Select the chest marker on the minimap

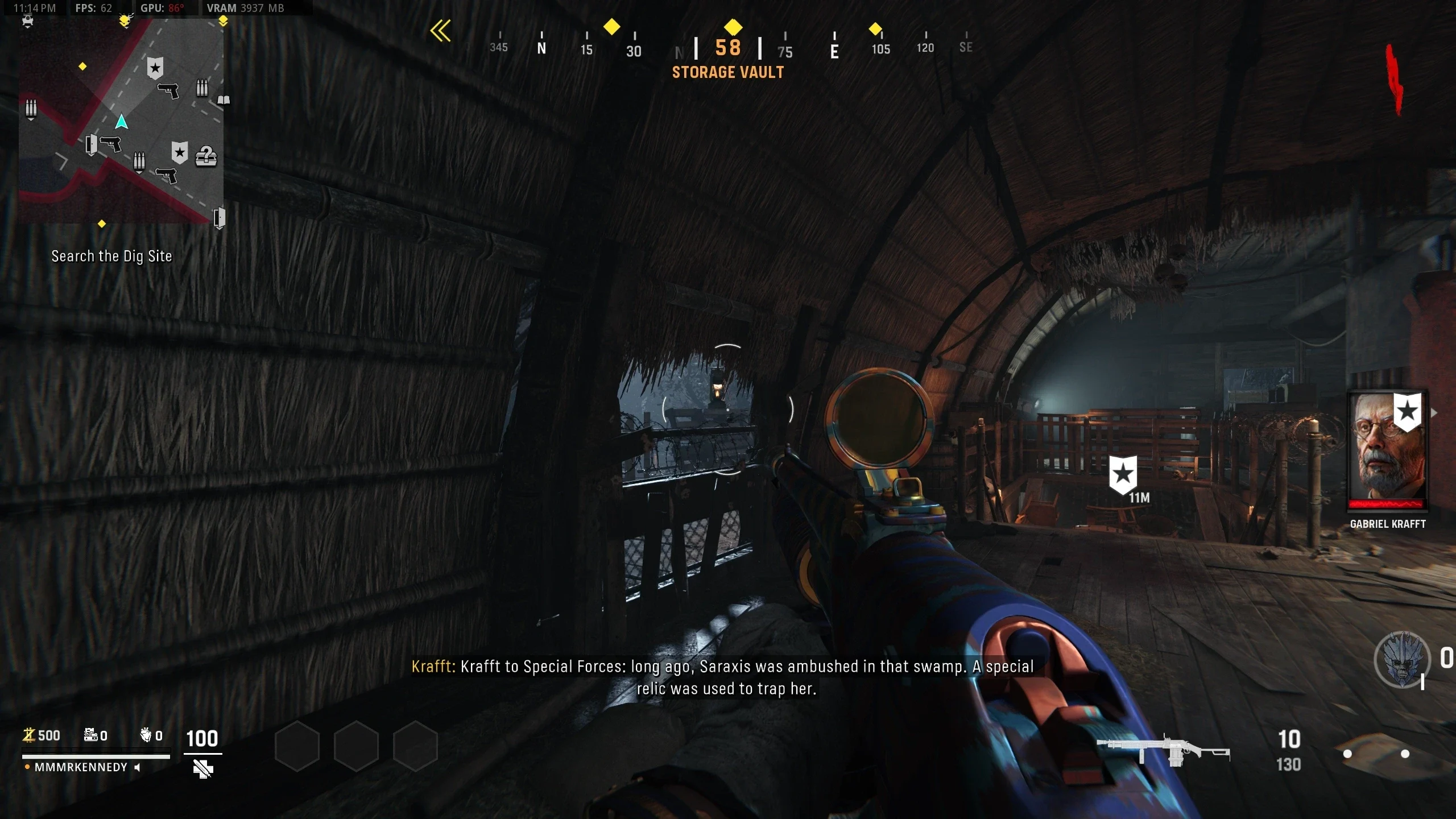click(206, 156)
